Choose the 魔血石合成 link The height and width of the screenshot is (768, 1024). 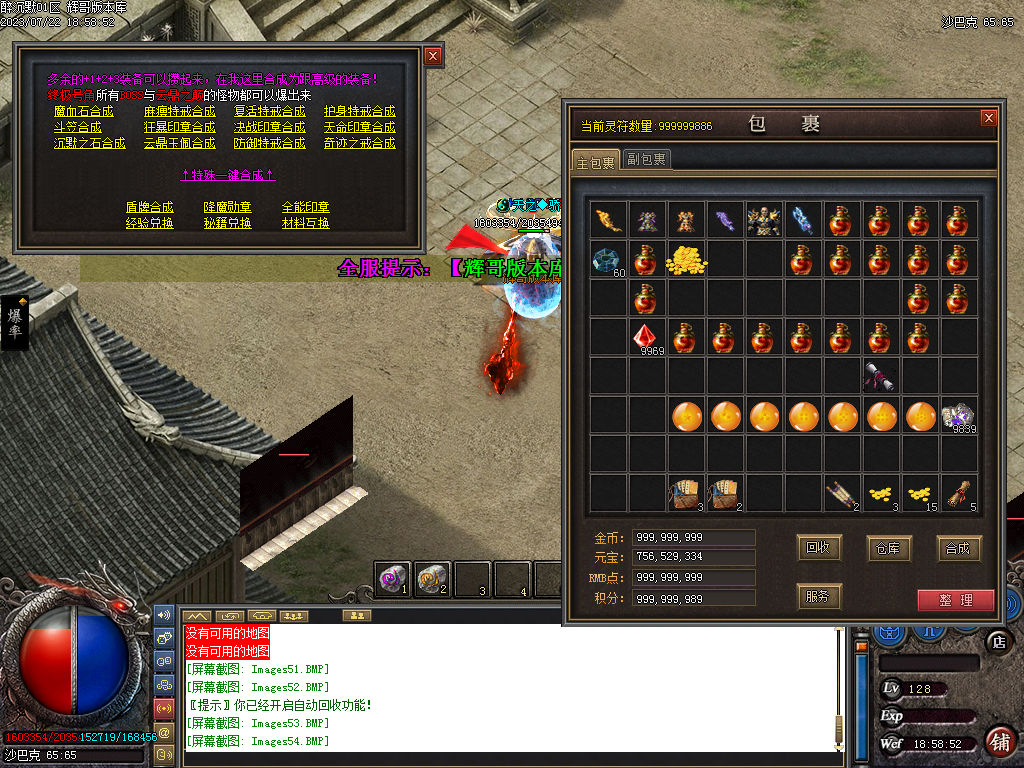coord(84,111)
